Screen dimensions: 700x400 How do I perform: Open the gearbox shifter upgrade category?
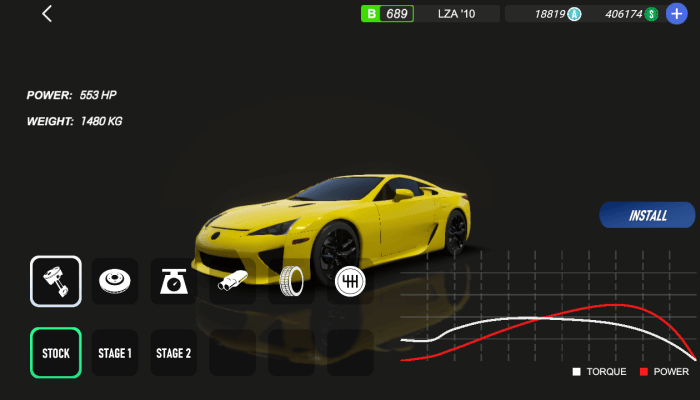pos(350,281)
